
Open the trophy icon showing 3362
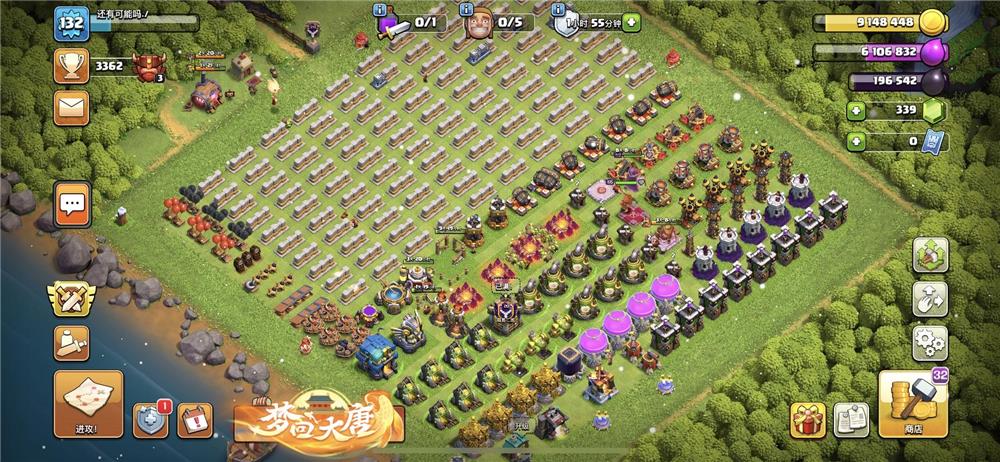(x=72, y=66)
